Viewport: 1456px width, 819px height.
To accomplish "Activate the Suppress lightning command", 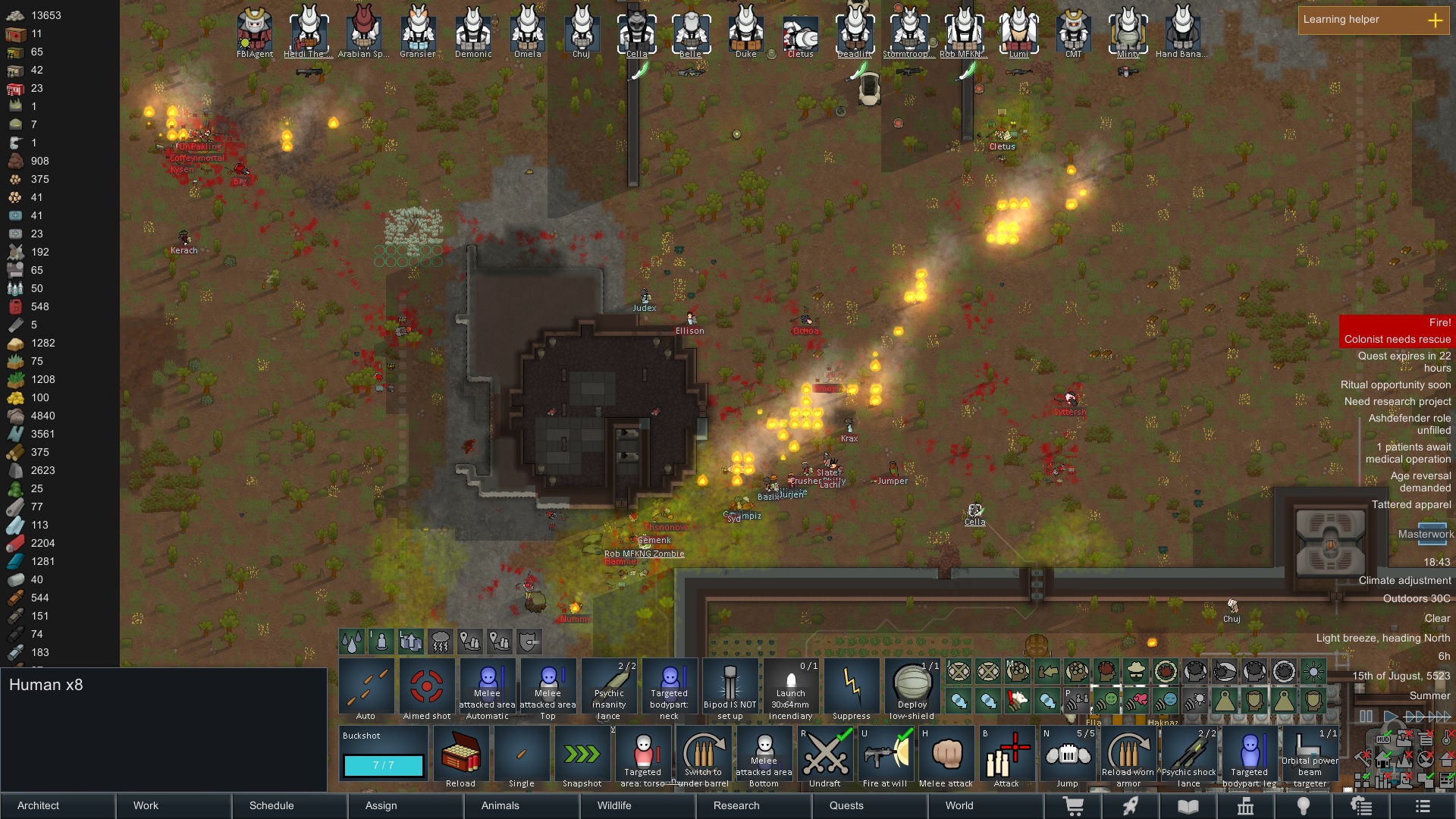I will 852,689.
